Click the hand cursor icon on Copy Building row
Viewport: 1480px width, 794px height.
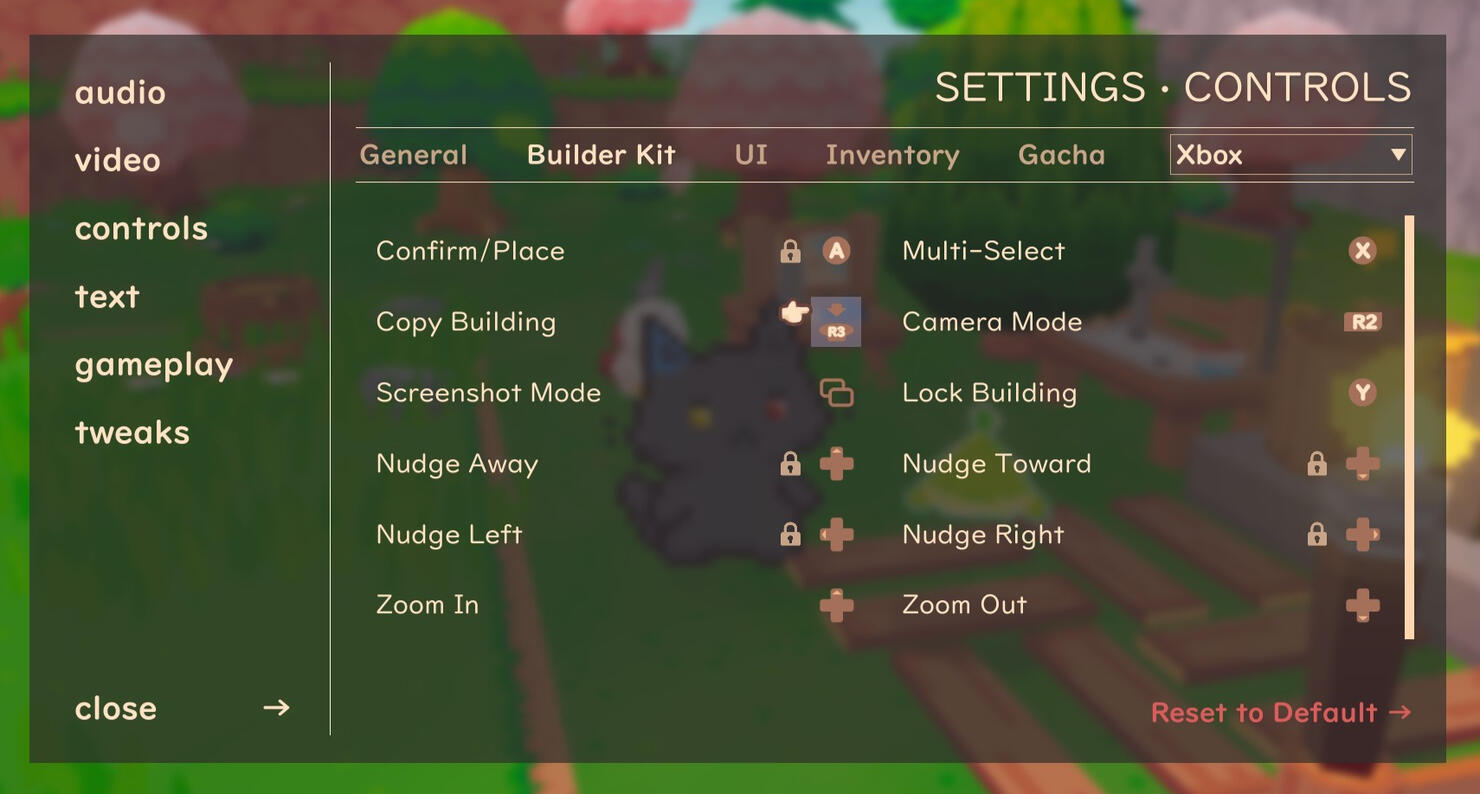coord(791,313)
